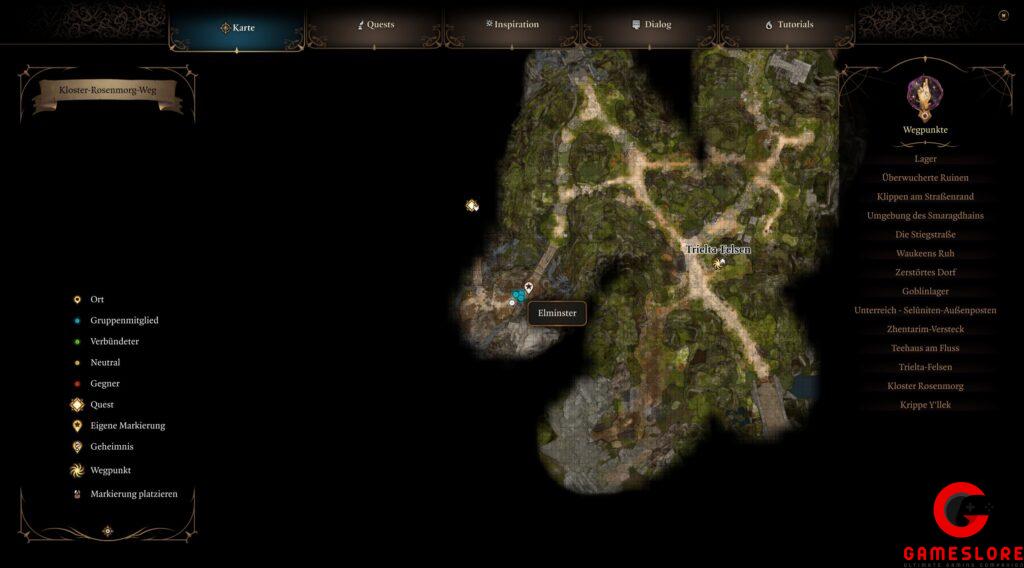The height and width of the screenshot is (568, 1024).
Task: Choose the Goblinlager waypoint
Action: coord(925,291)
